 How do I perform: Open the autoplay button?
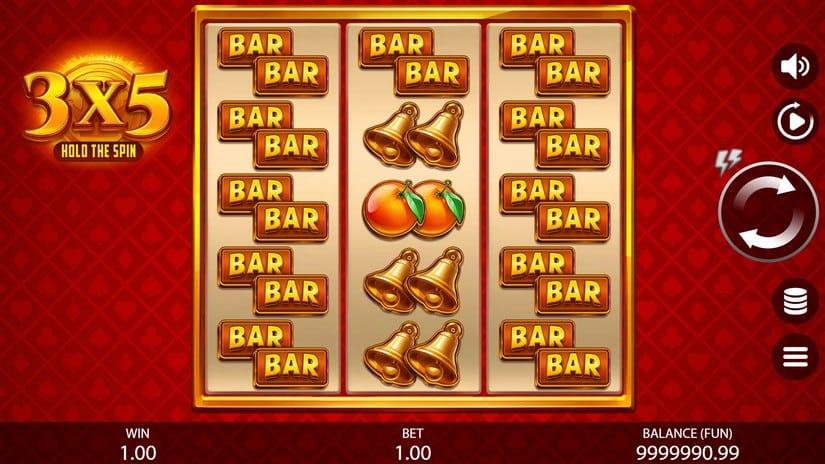[x=796, y=123]
